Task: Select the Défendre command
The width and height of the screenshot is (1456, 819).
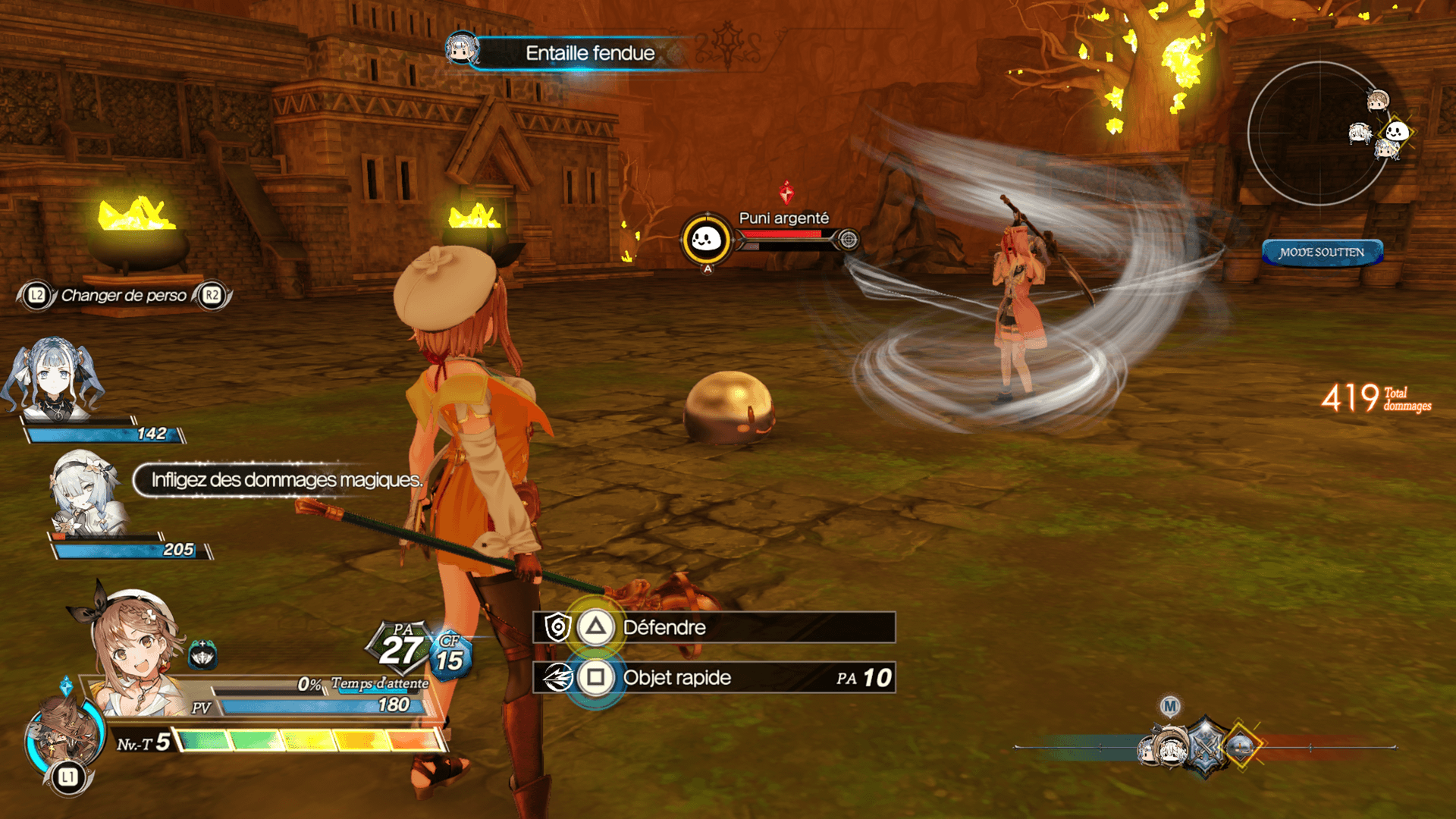Action: pyautogui.click(x=713, y=628)
